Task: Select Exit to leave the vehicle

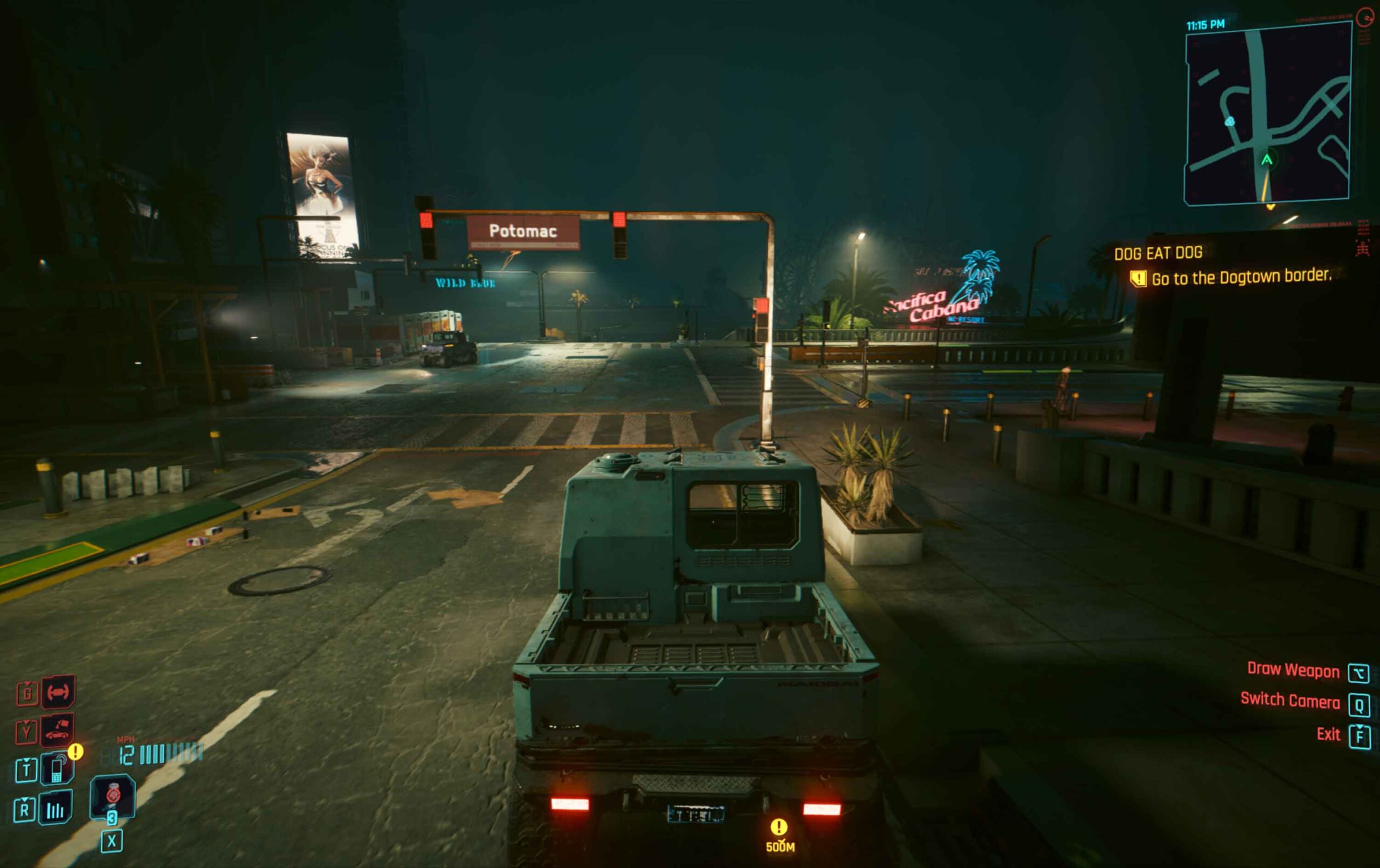Action: click(x=1328, y=734)
